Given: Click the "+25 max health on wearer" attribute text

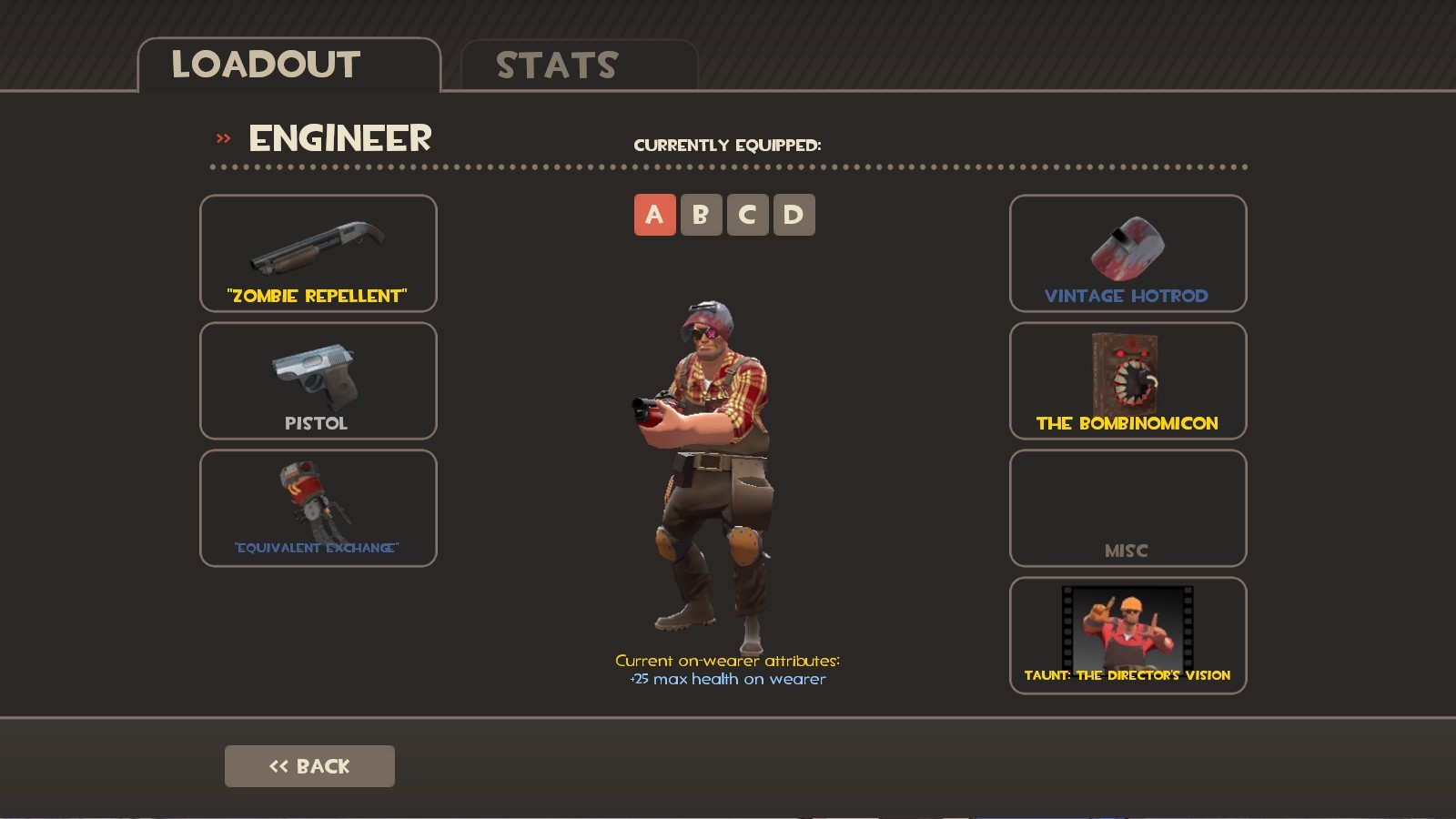Looking at the screenshot, I should pyautogui.click(x=728, y=678).
